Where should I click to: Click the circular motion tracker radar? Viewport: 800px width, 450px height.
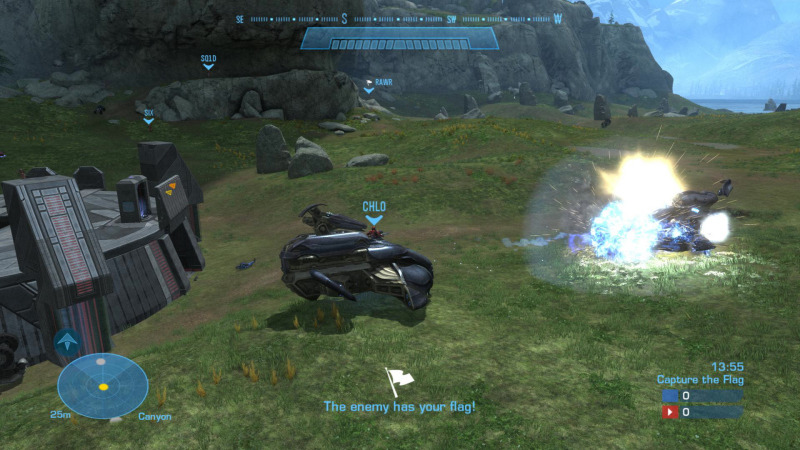(102, 386)
